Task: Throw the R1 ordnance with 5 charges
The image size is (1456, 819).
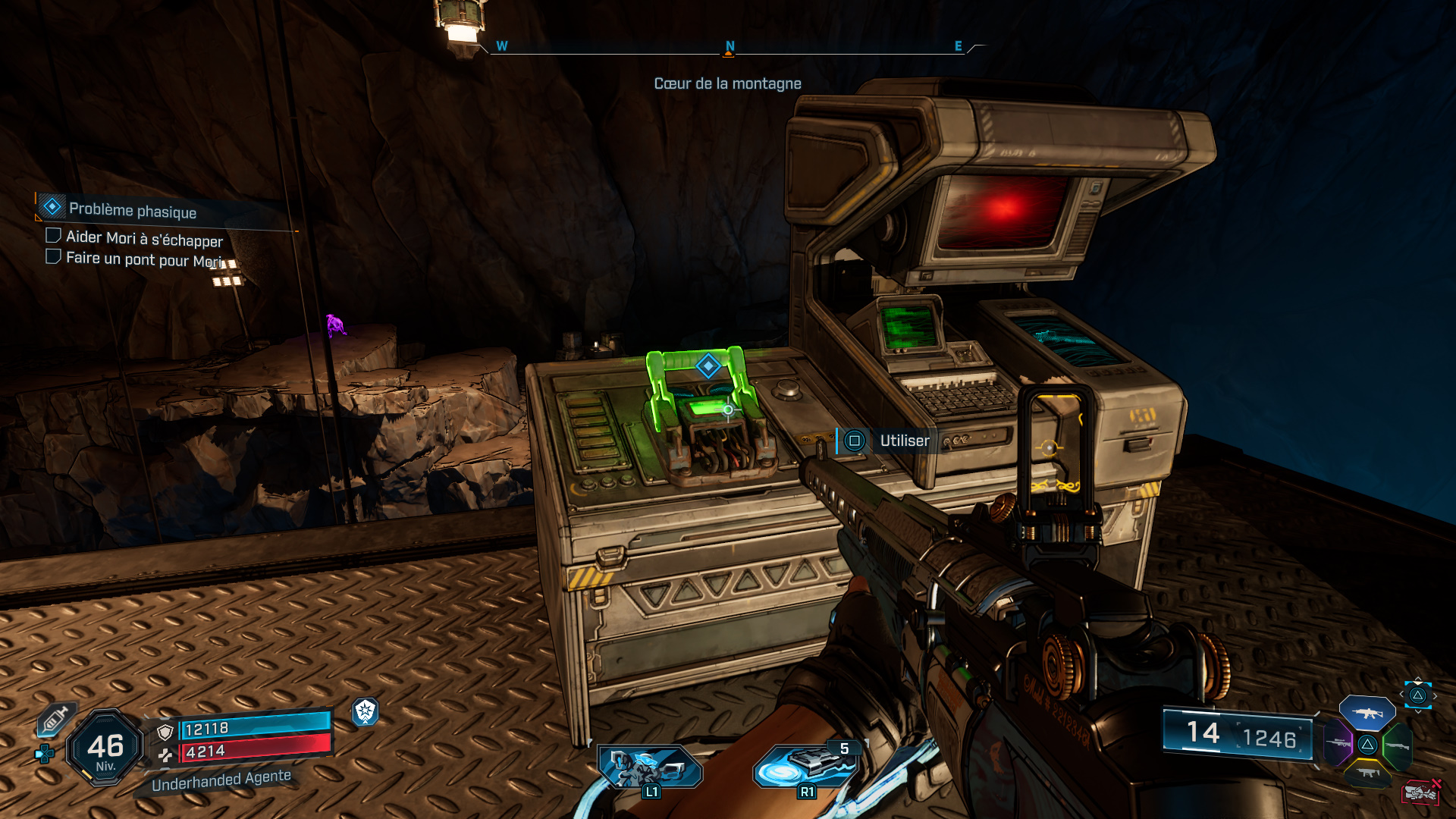Action: point(806,766)
